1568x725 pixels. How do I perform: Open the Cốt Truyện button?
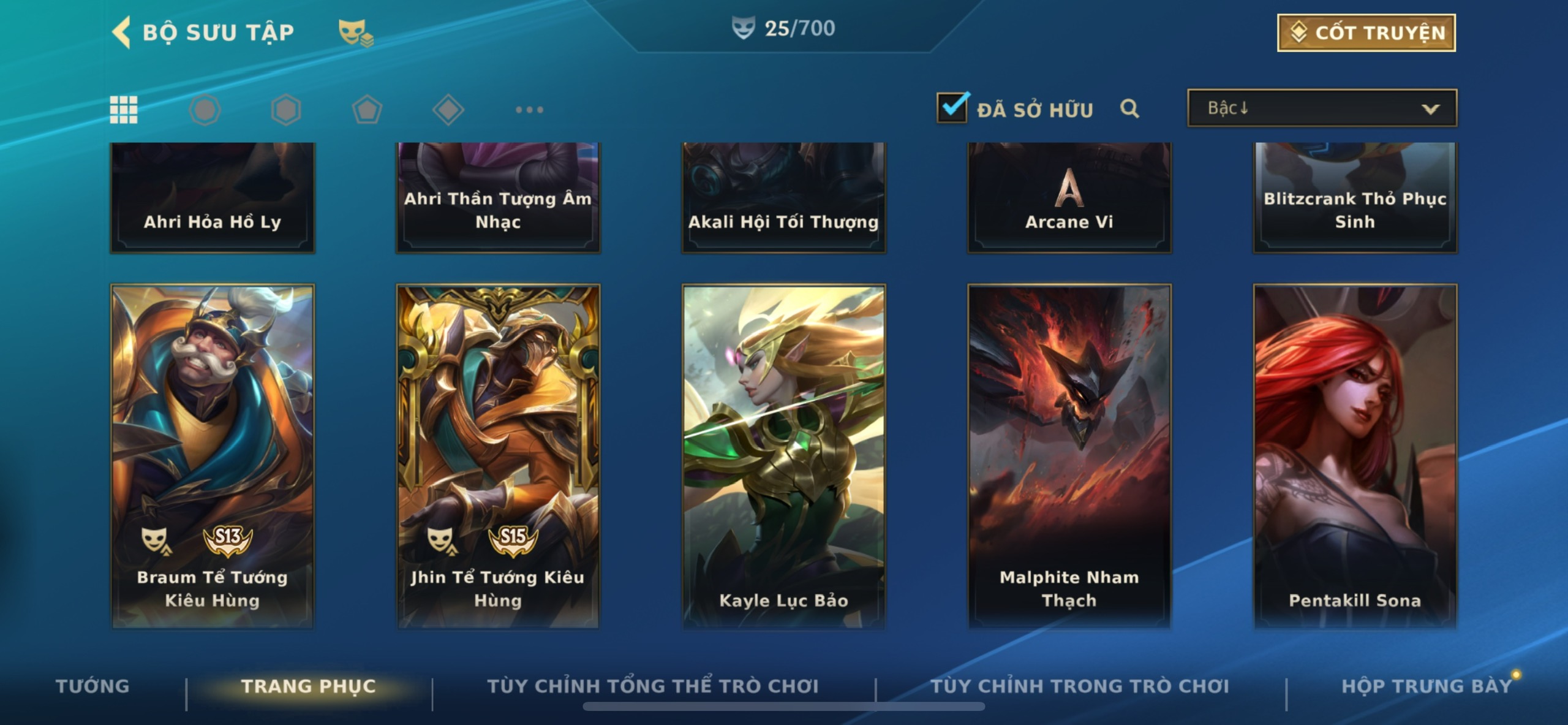(x=1366, y=32)
